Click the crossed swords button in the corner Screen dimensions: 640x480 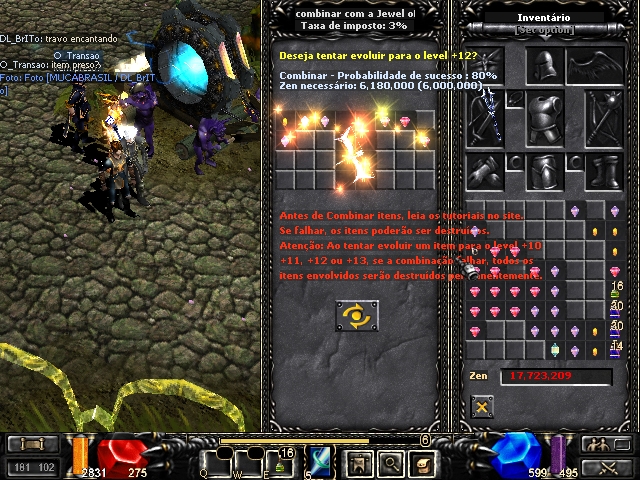click(x=599, y=467)
